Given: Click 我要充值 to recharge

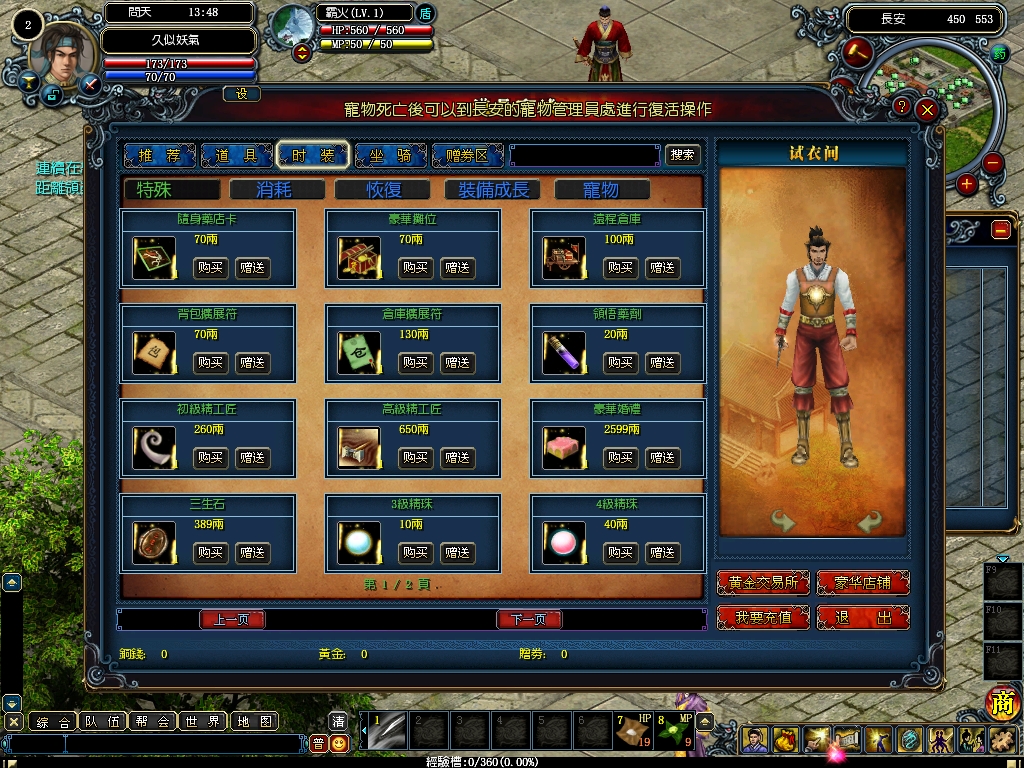Looking at the screenshot, I should coord(763,618).
